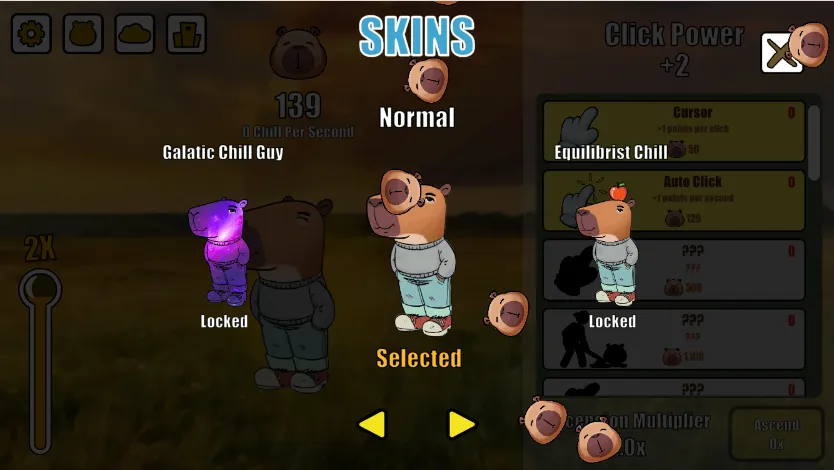The image size is (834, 470).
Task: Click the cloud icon button
Action: [x=135, y=34]
